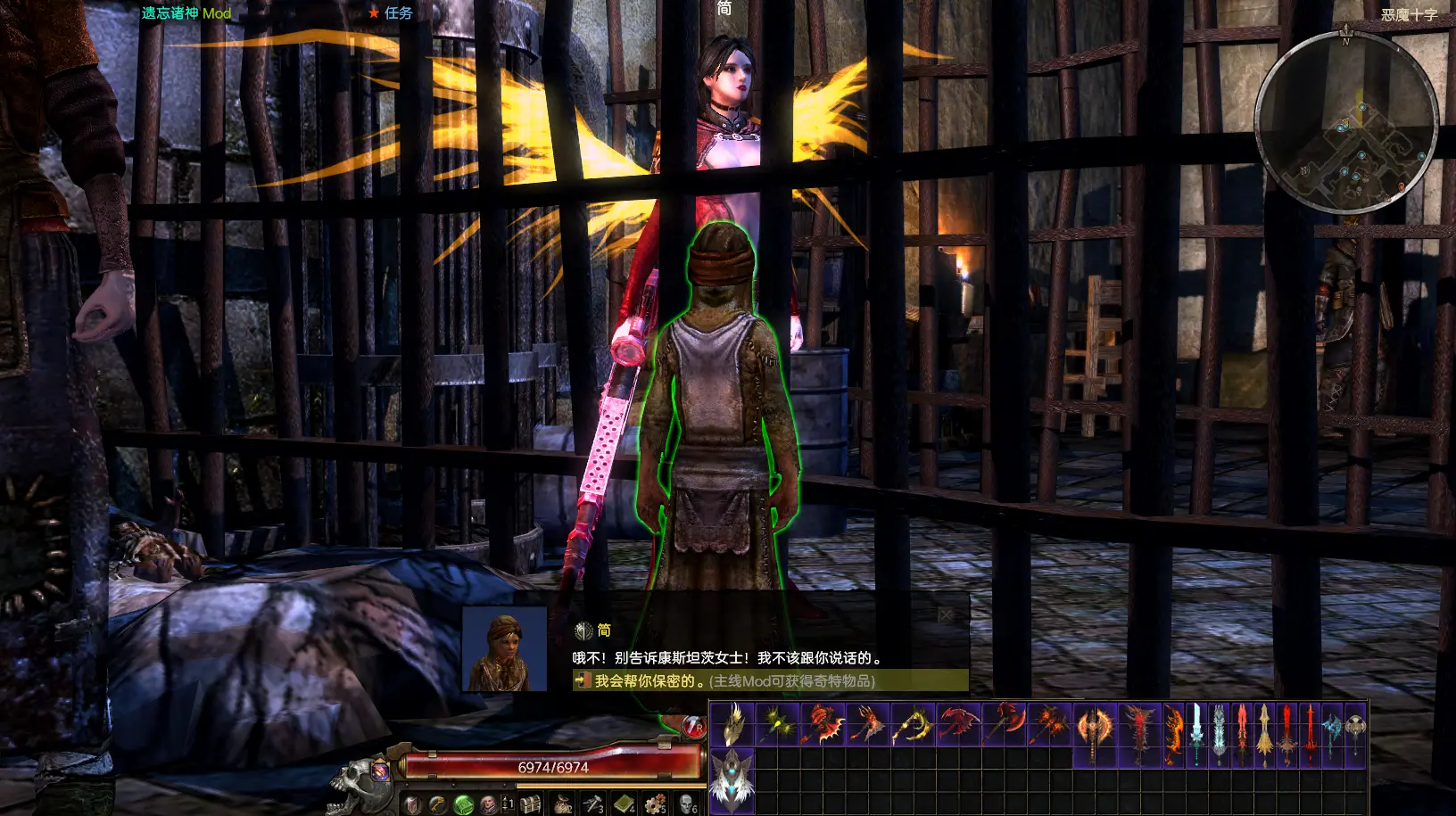
Task: Pick the yellow spiked mace item
Action: [x=777, y=723]
